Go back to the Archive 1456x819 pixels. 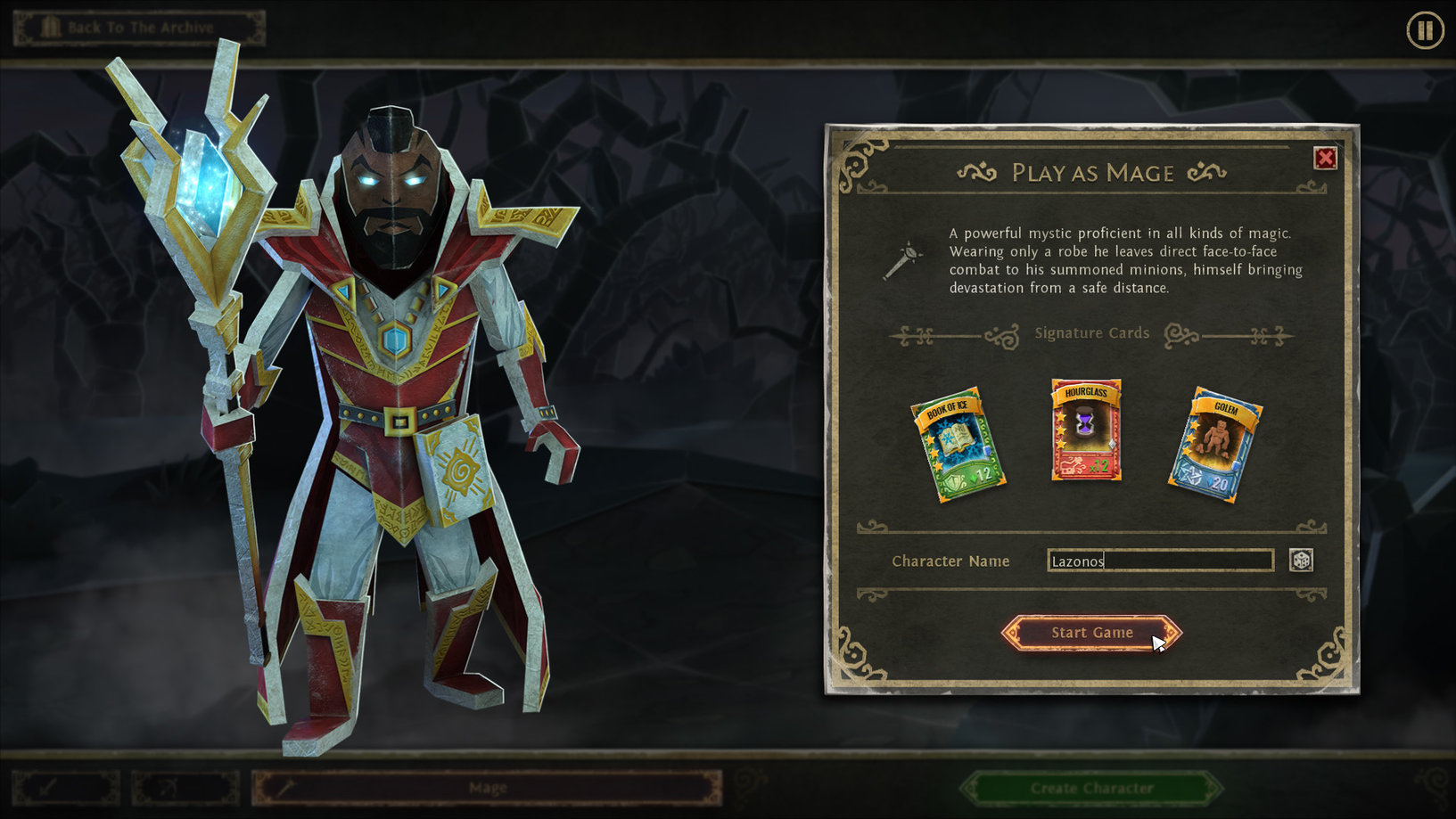tap(139, 28)
